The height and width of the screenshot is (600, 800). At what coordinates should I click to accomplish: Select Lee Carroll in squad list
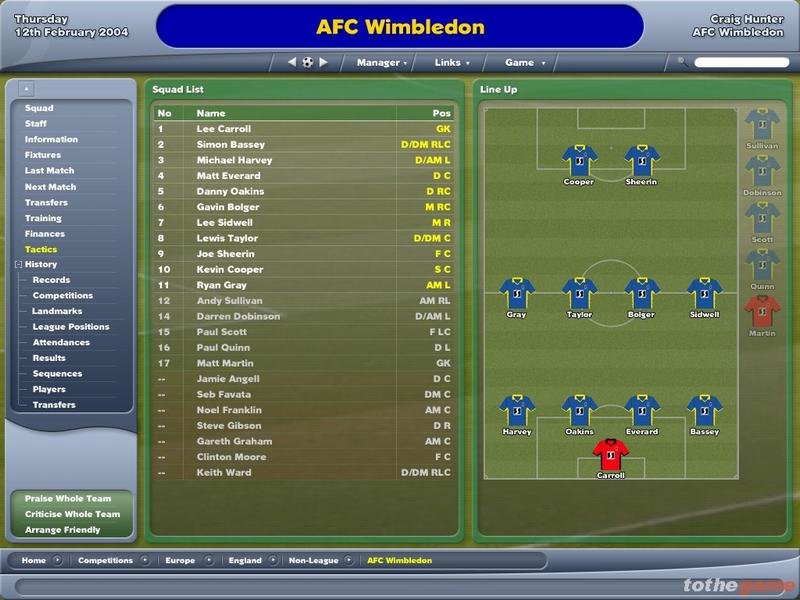point(224,129)
